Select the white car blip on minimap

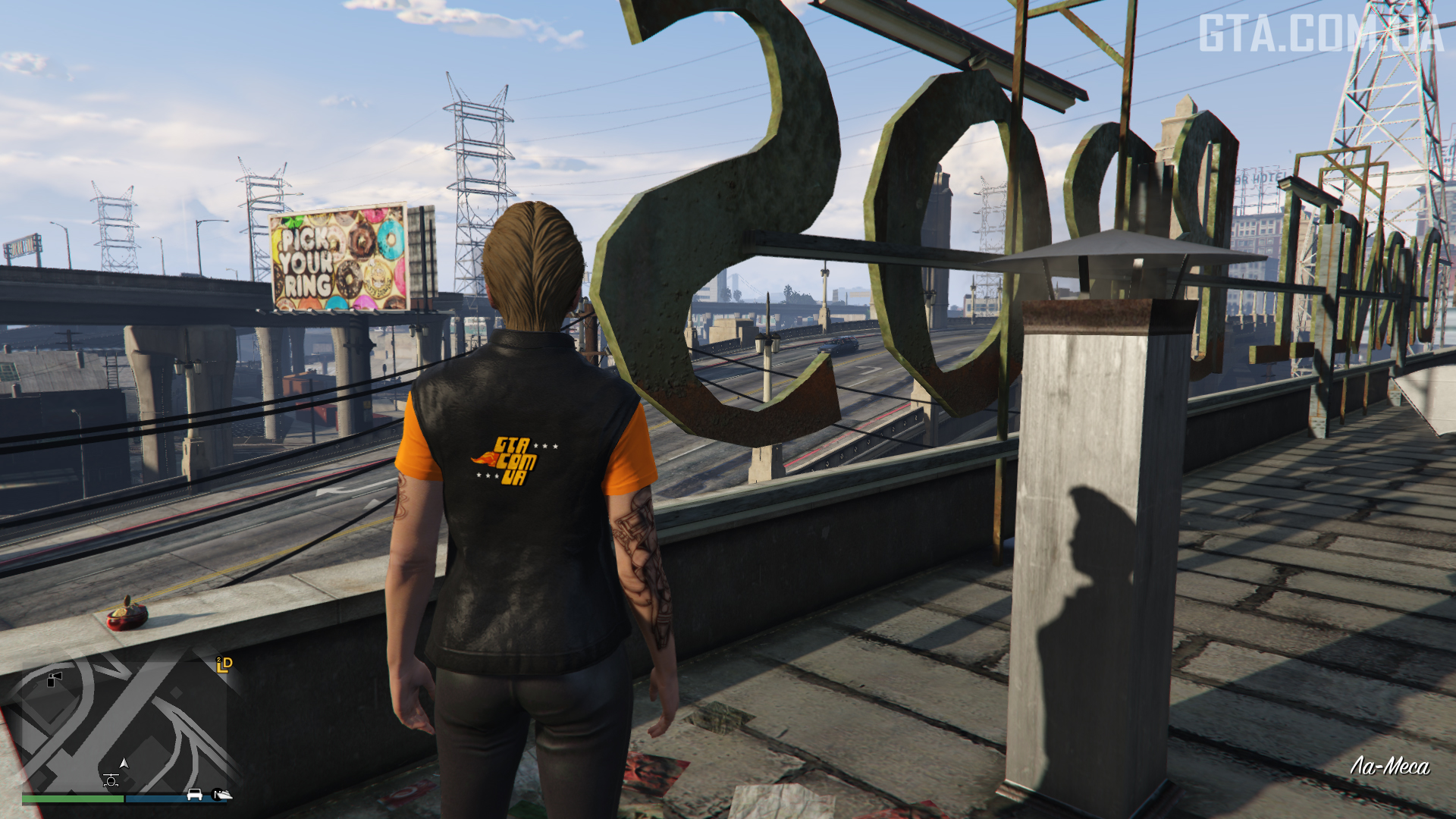[x=195, y=794]
